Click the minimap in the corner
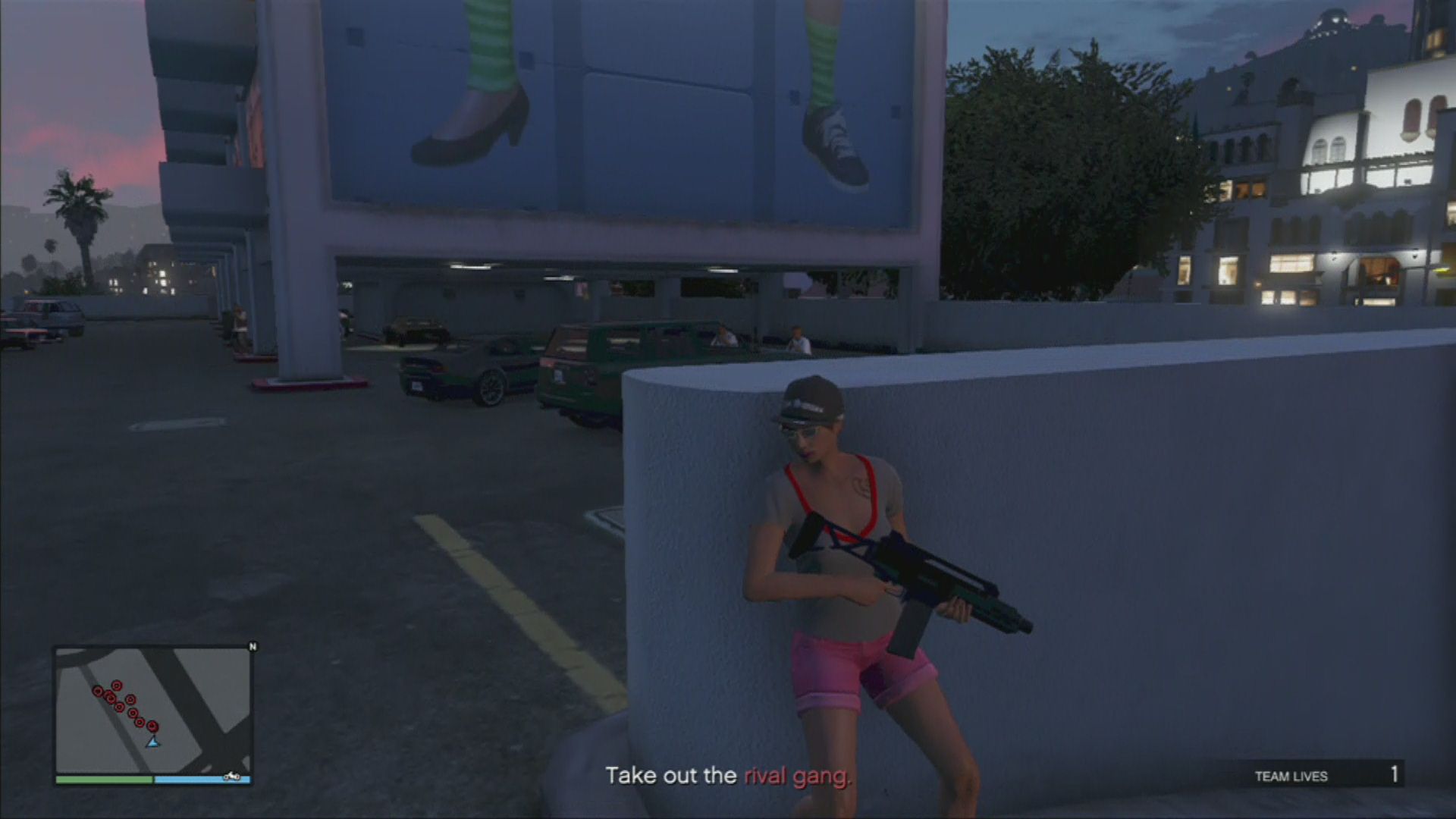The image size is (1456, 819). click(x=152, y=711)
